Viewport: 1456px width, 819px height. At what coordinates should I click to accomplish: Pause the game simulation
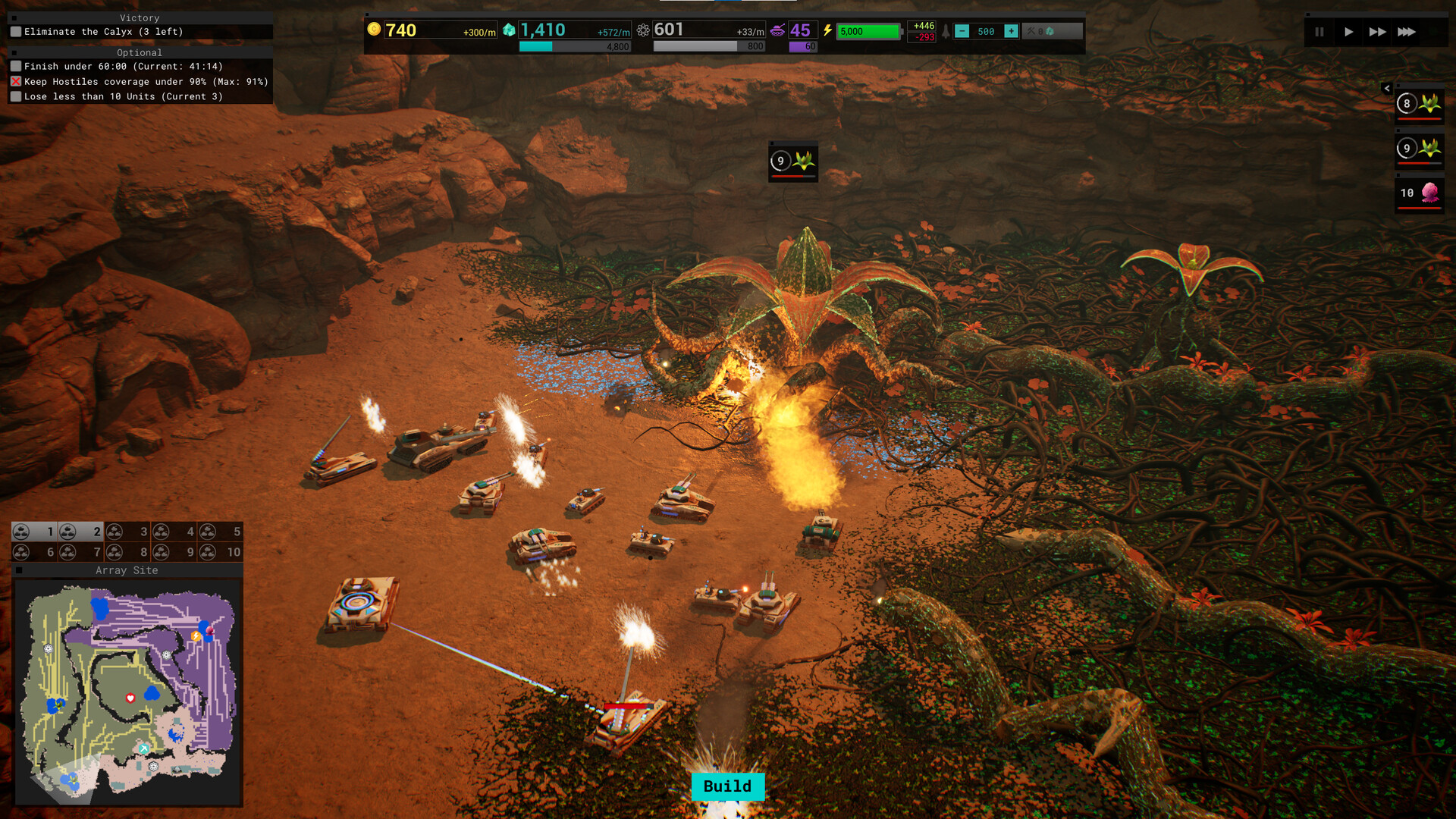[x=1318, y=32]
